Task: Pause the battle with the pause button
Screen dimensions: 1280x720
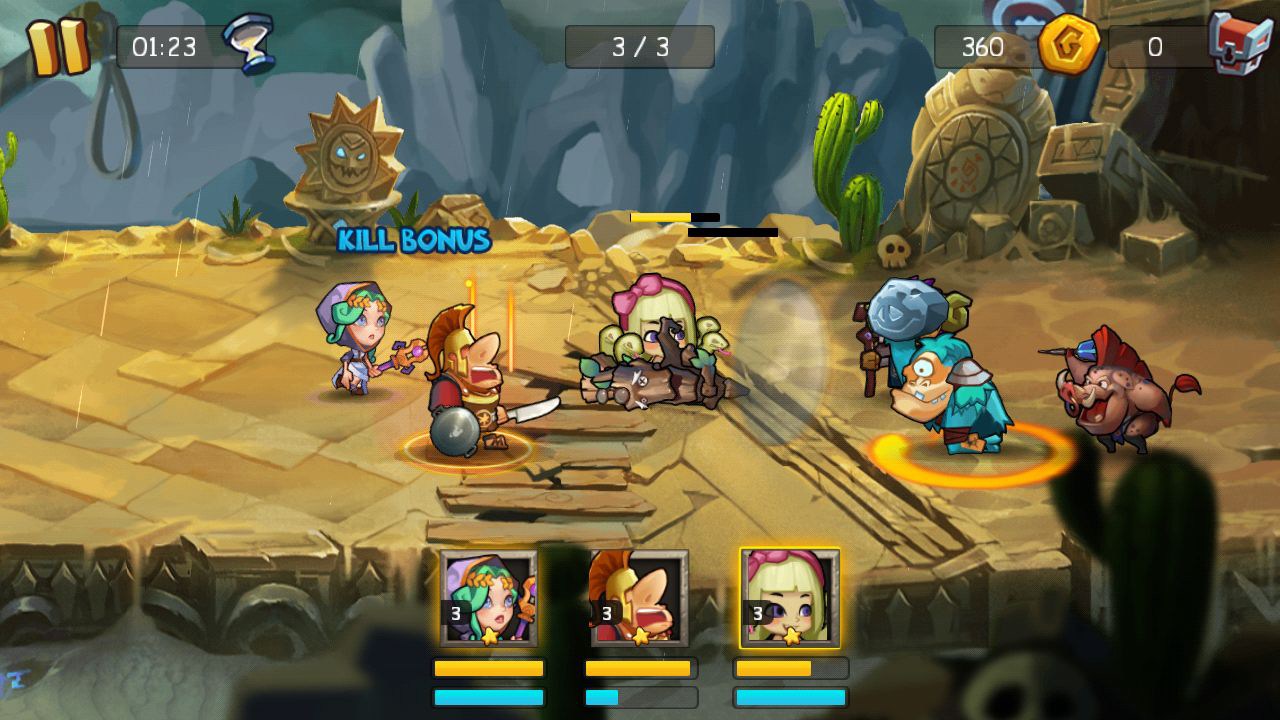Action: pos(57,47)
